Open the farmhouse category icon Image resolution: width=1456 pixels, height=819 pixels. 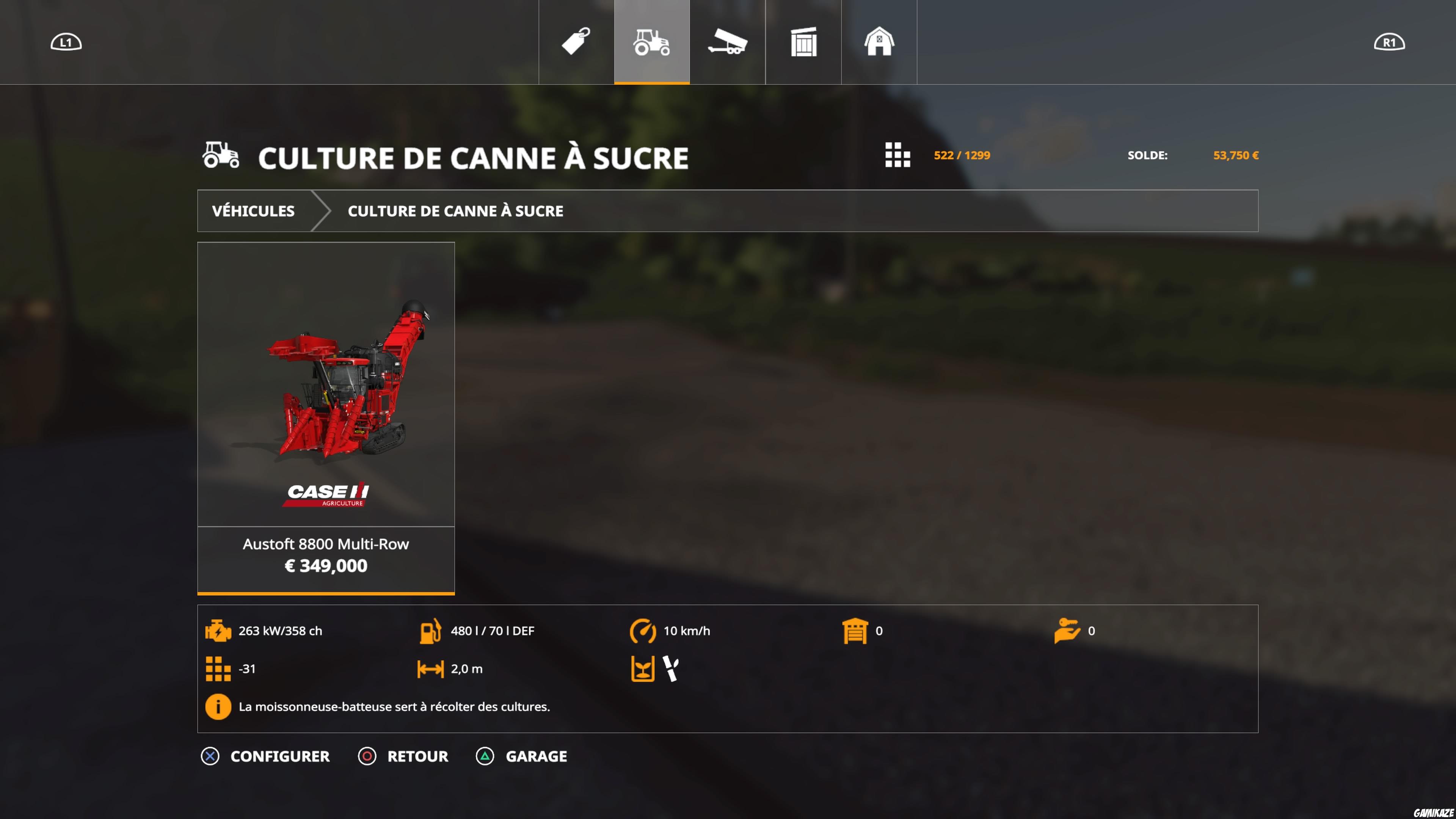880,41
